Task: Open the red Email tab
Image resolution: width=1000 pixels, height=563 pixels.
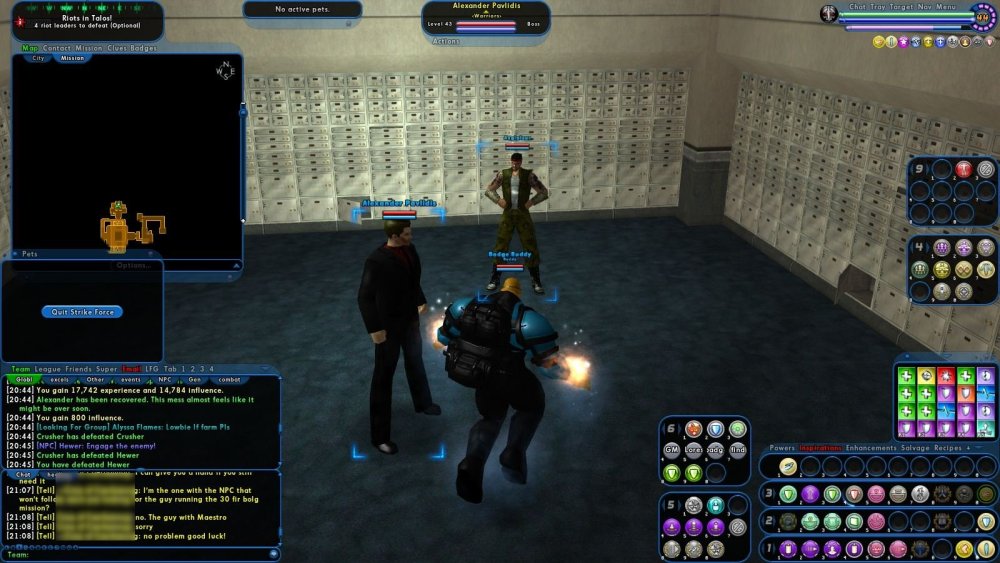Action: (132, 369)
